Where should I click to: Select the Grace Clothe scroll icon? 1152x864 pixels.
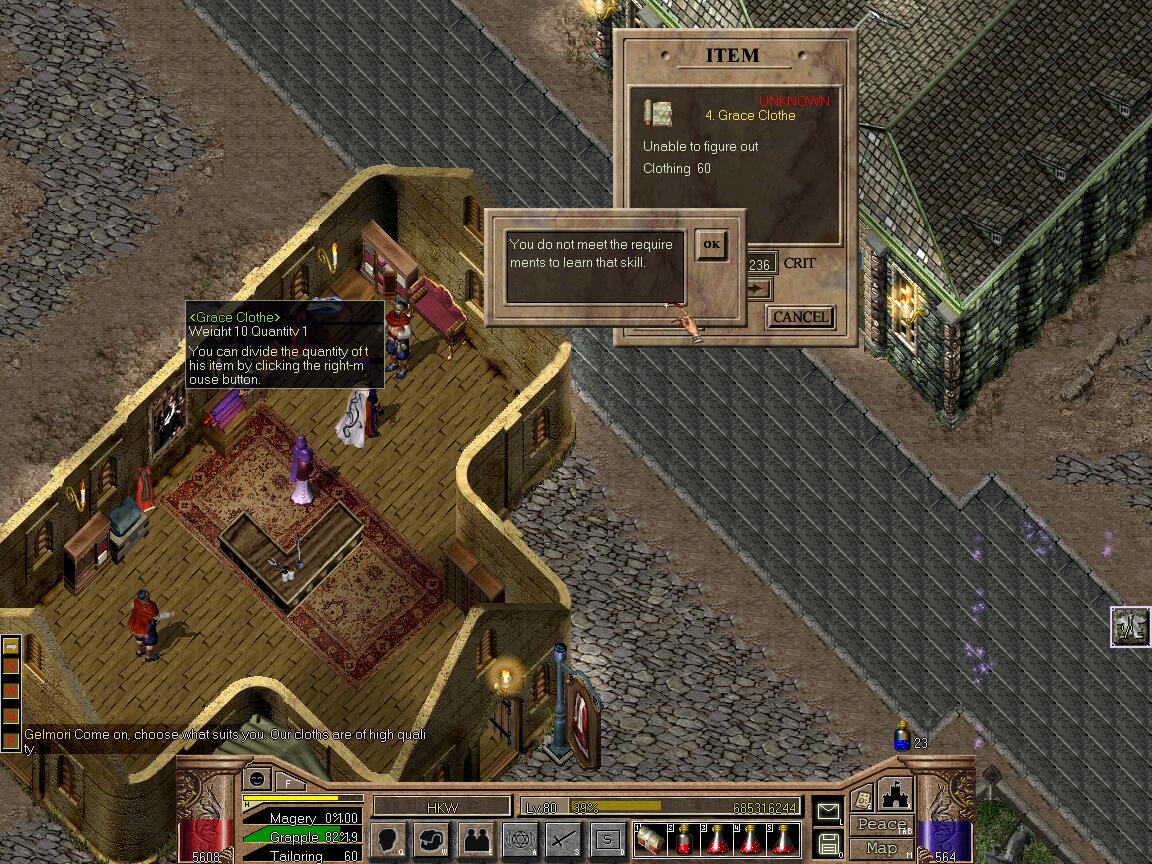tap(658, 112)
